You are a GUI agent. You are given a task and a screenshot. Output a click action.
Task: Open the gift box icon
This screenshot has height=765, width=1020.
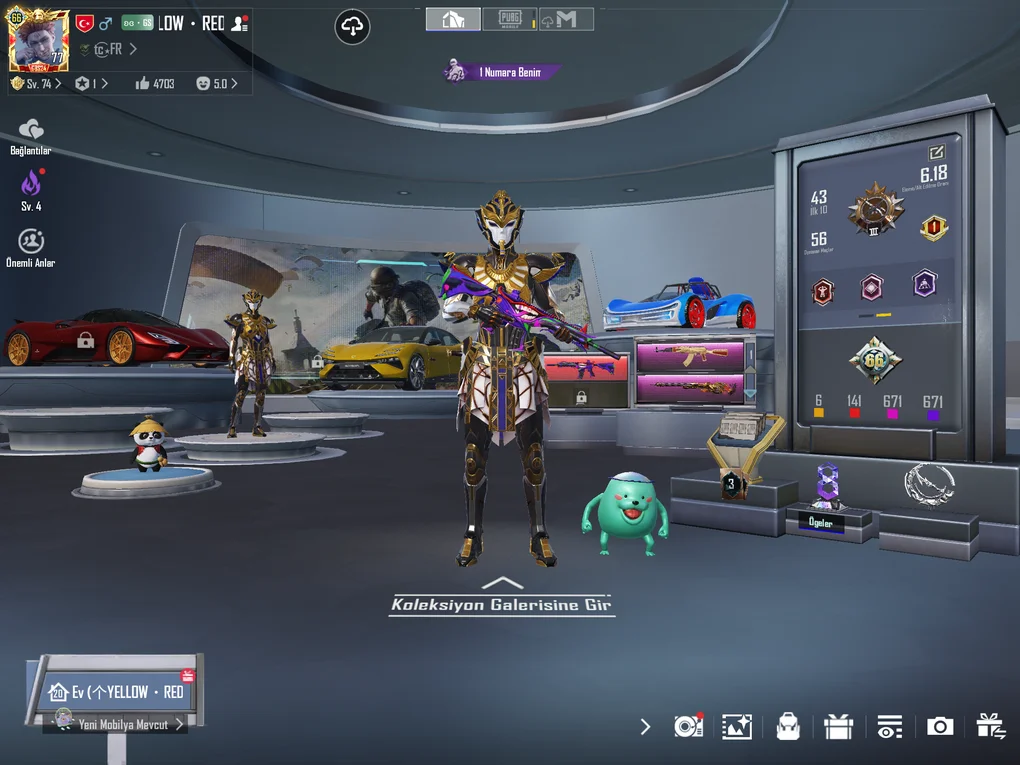tap(838, 727)
